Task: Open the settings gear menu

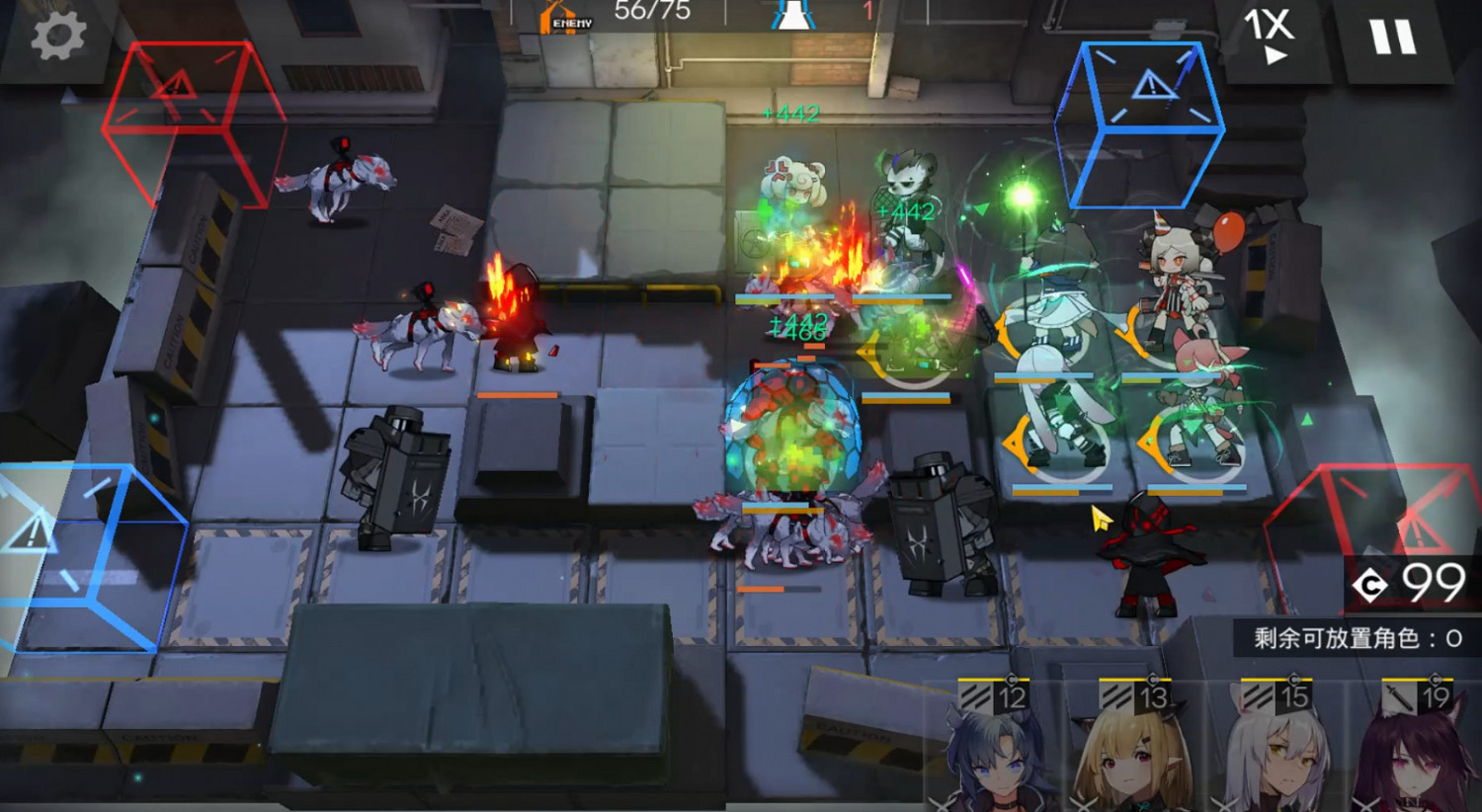Action: click(56, 37)
